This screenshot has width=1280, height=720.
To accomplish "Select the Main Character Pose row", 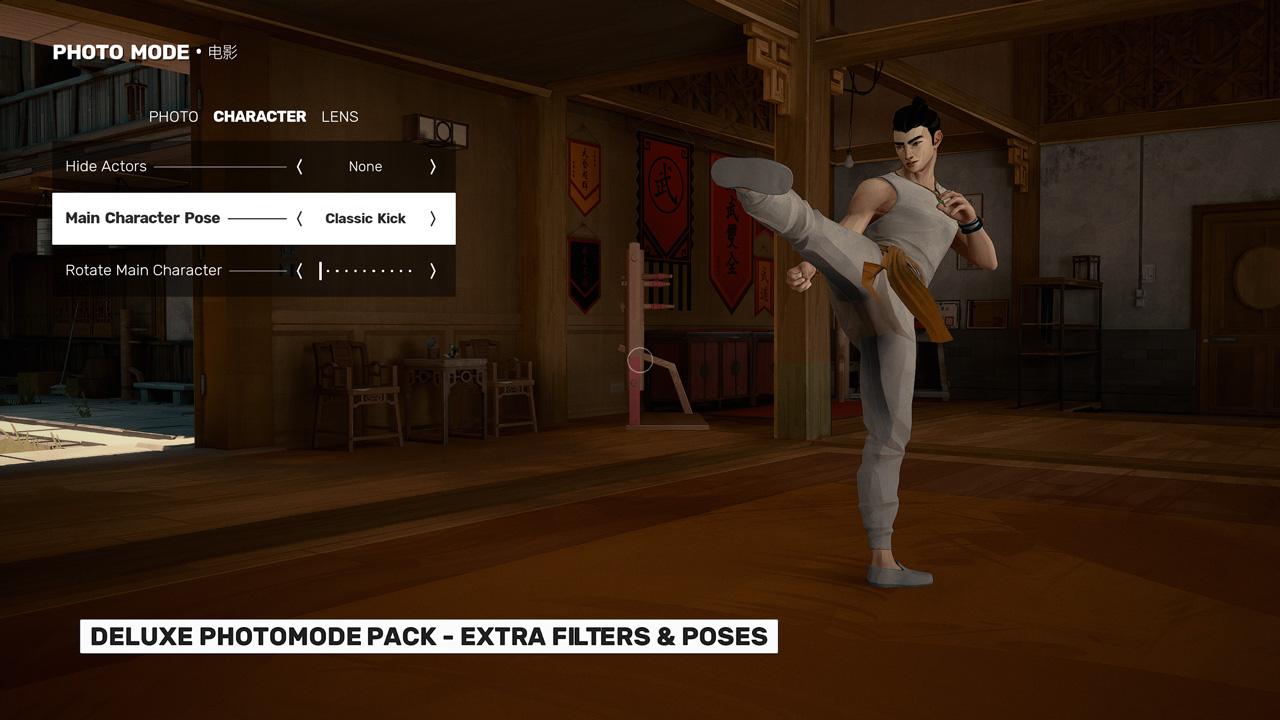I will pos(143,218).
